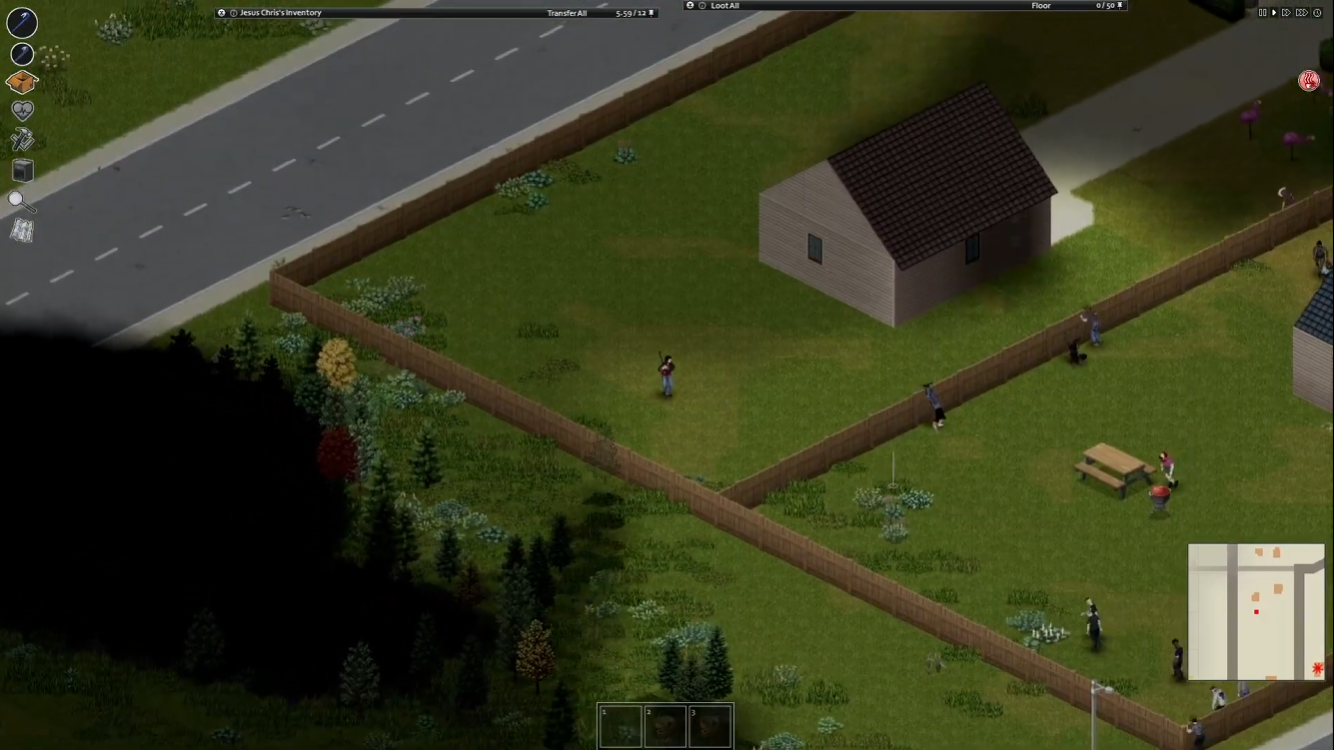1334x750 pixels.
Task: Click the minimap in the corner
Action: [x=1256, y=612]
